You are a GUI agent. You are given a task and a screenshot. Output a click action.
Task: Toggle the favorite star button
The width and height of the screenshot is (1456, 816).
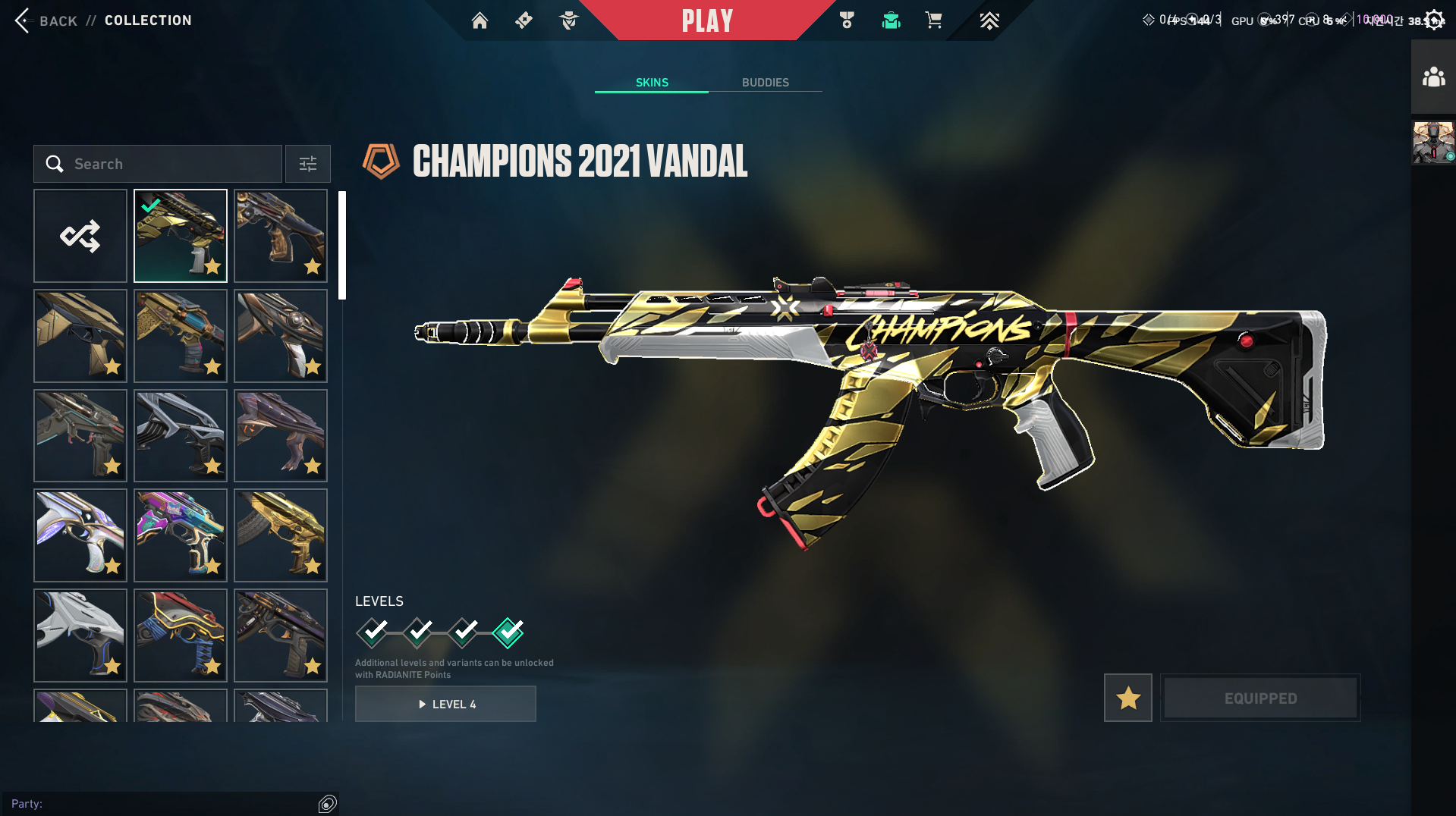pos(1127,698)
